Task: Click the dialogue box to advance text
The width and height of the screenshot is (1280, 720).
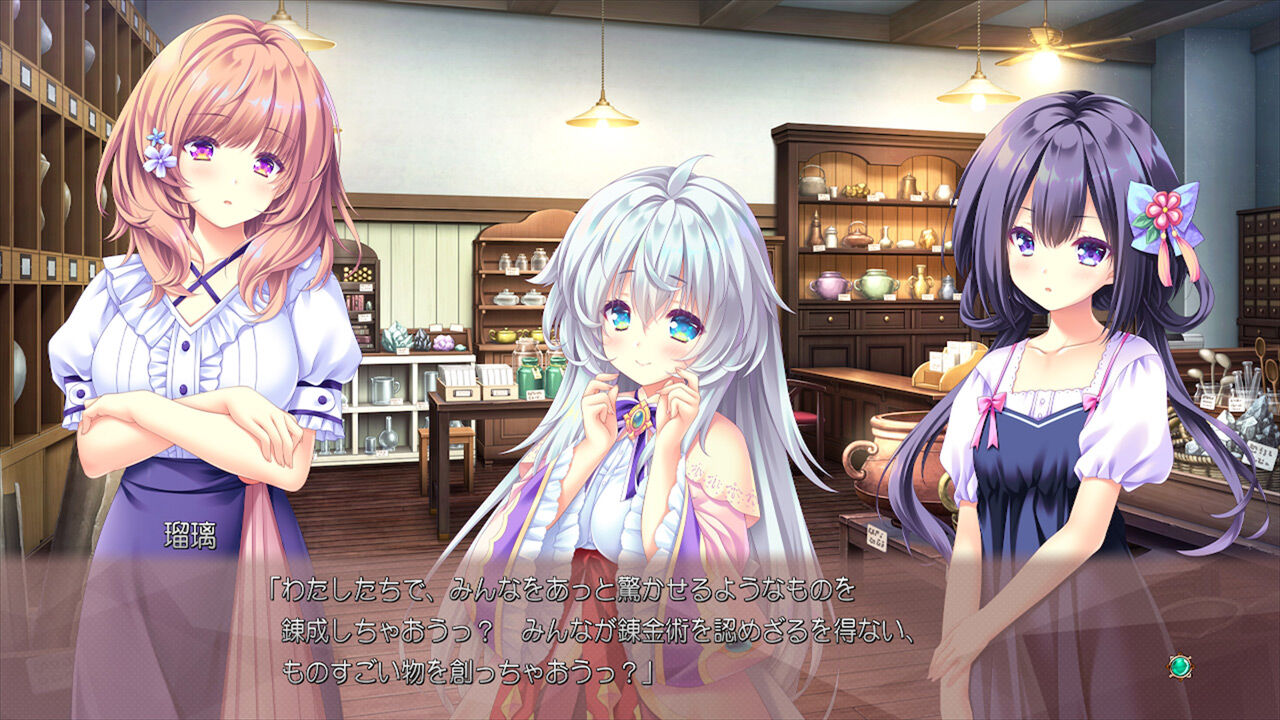Action: 640,625
